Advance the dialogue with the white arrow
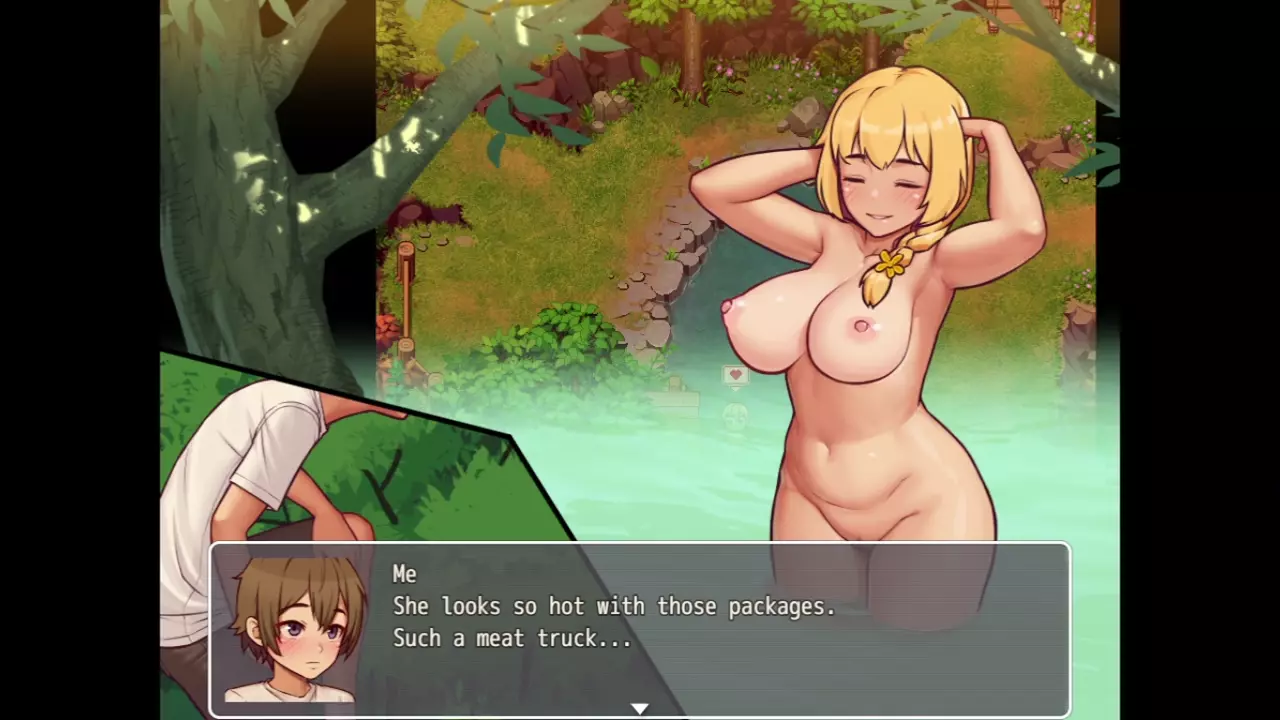Screen dimensions: 1280x720 (x=639, y=708)
